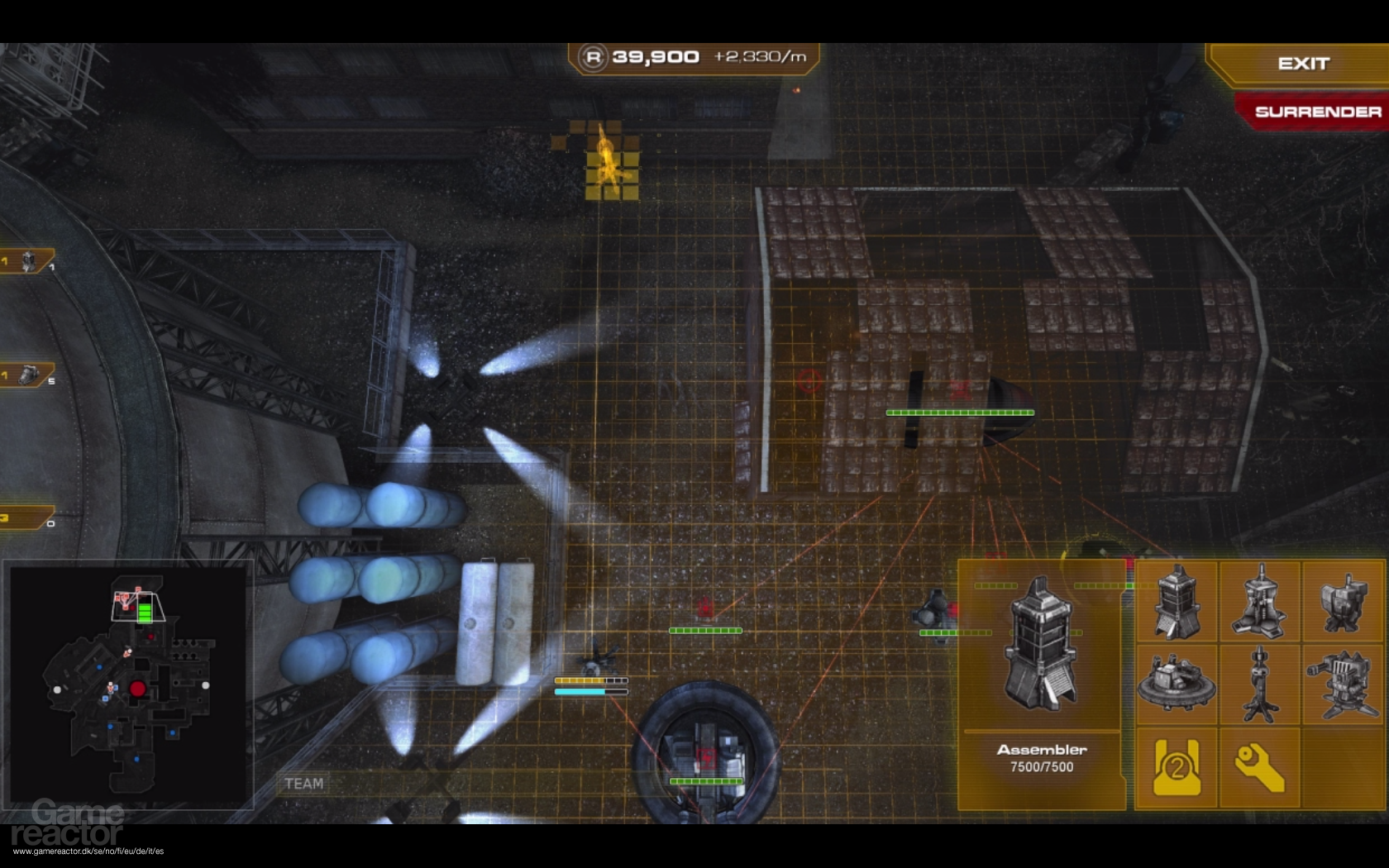Select the radar dish platform icon
The width and height of the screenshot is (1389, 868).
coord(1177,684)
